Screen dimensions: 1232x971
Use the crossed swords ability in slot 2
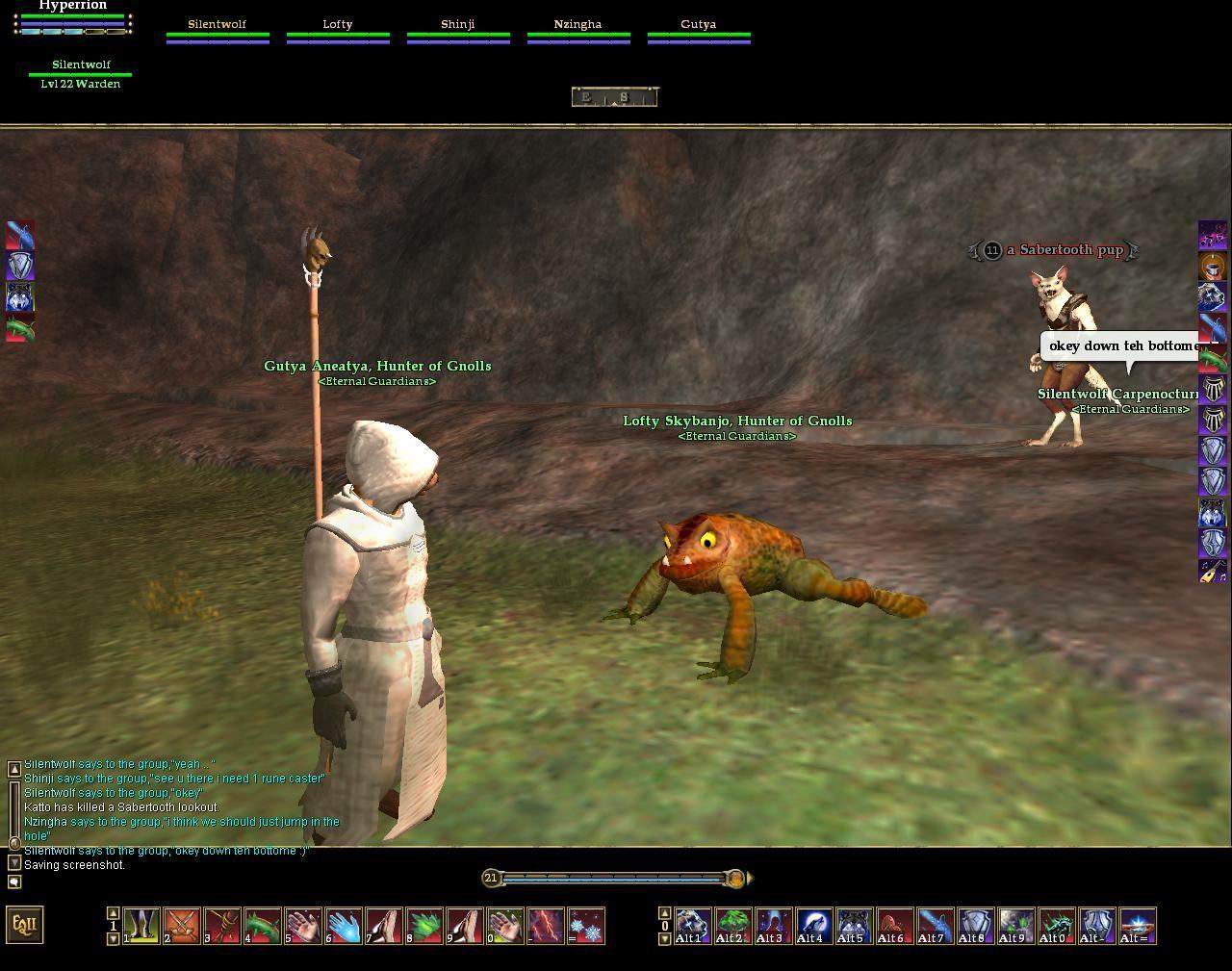click(181, 926)
